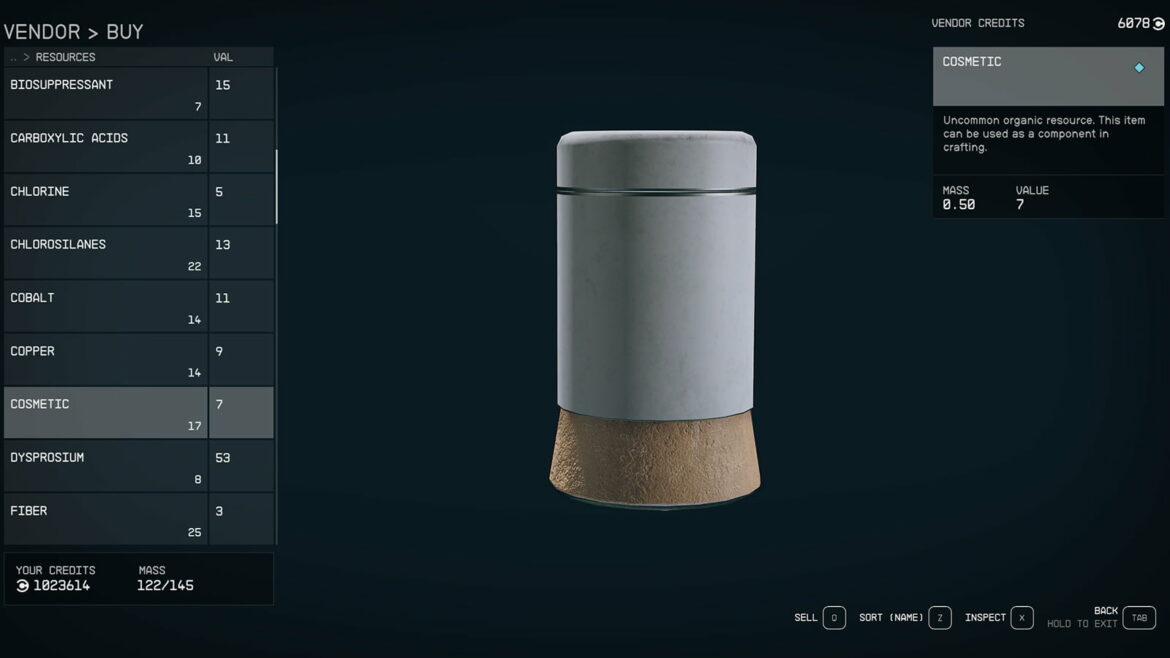Go back from the vendor menu
The width and height of the screenshot is (1170, 658).
coord(1139,618)
